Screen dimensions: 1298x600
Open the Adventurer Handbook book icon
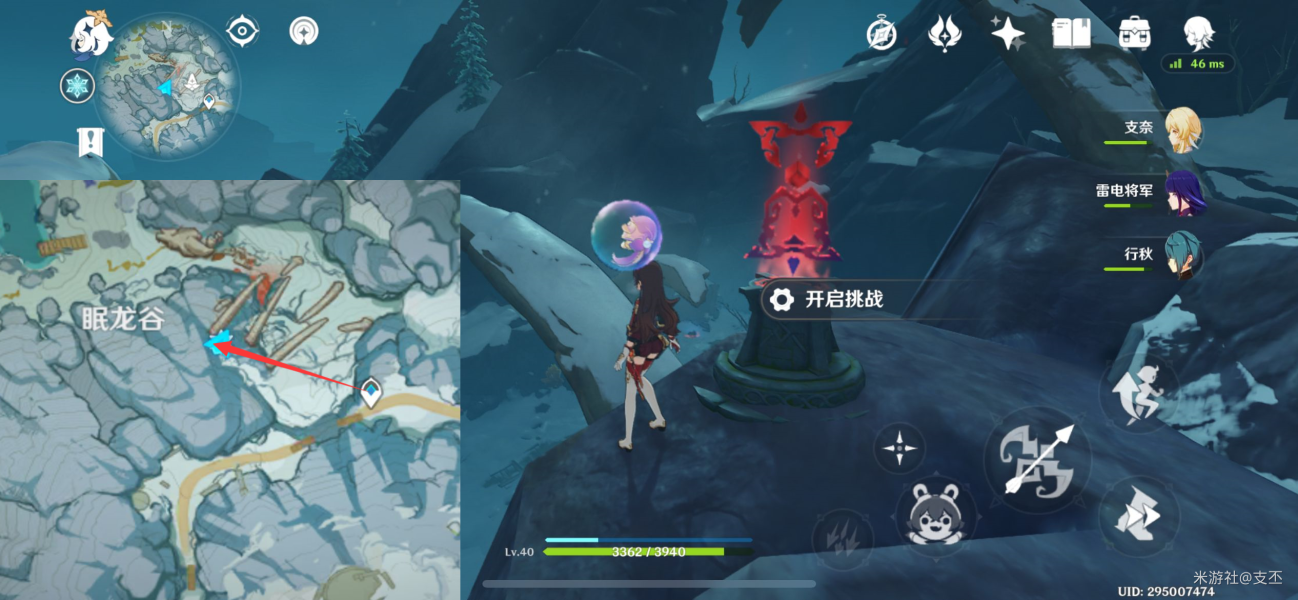click(1071, 34)
